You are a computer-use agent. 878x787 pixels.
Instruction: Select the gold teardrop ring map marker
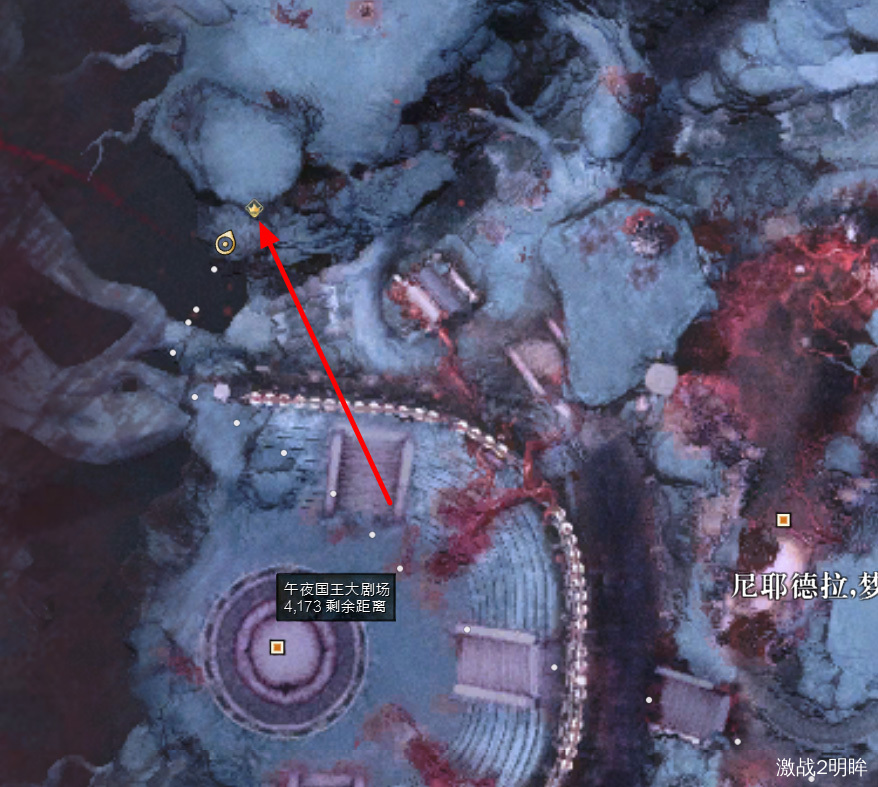[225, 242]
